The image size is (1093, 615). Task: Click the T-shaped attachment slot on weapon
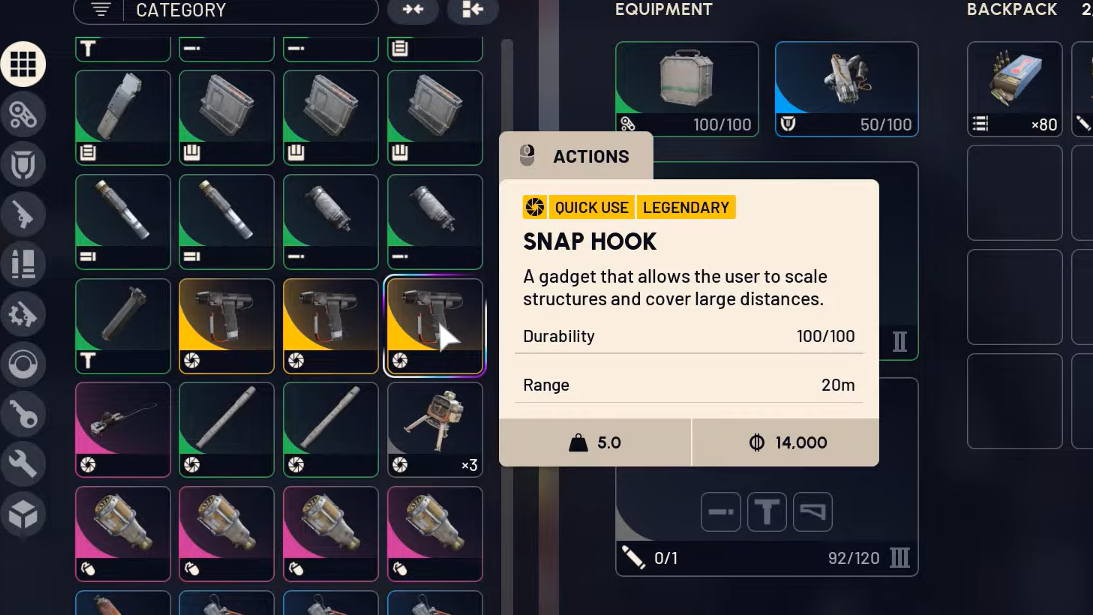point(767,512)
